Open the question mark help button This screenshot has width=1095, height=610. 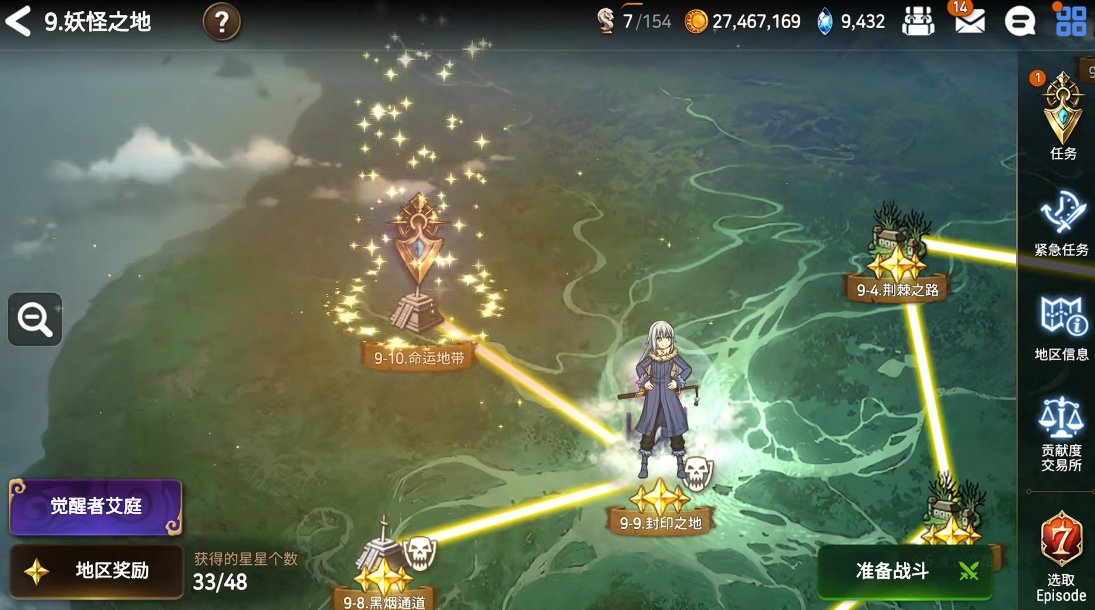click(222, 22)
